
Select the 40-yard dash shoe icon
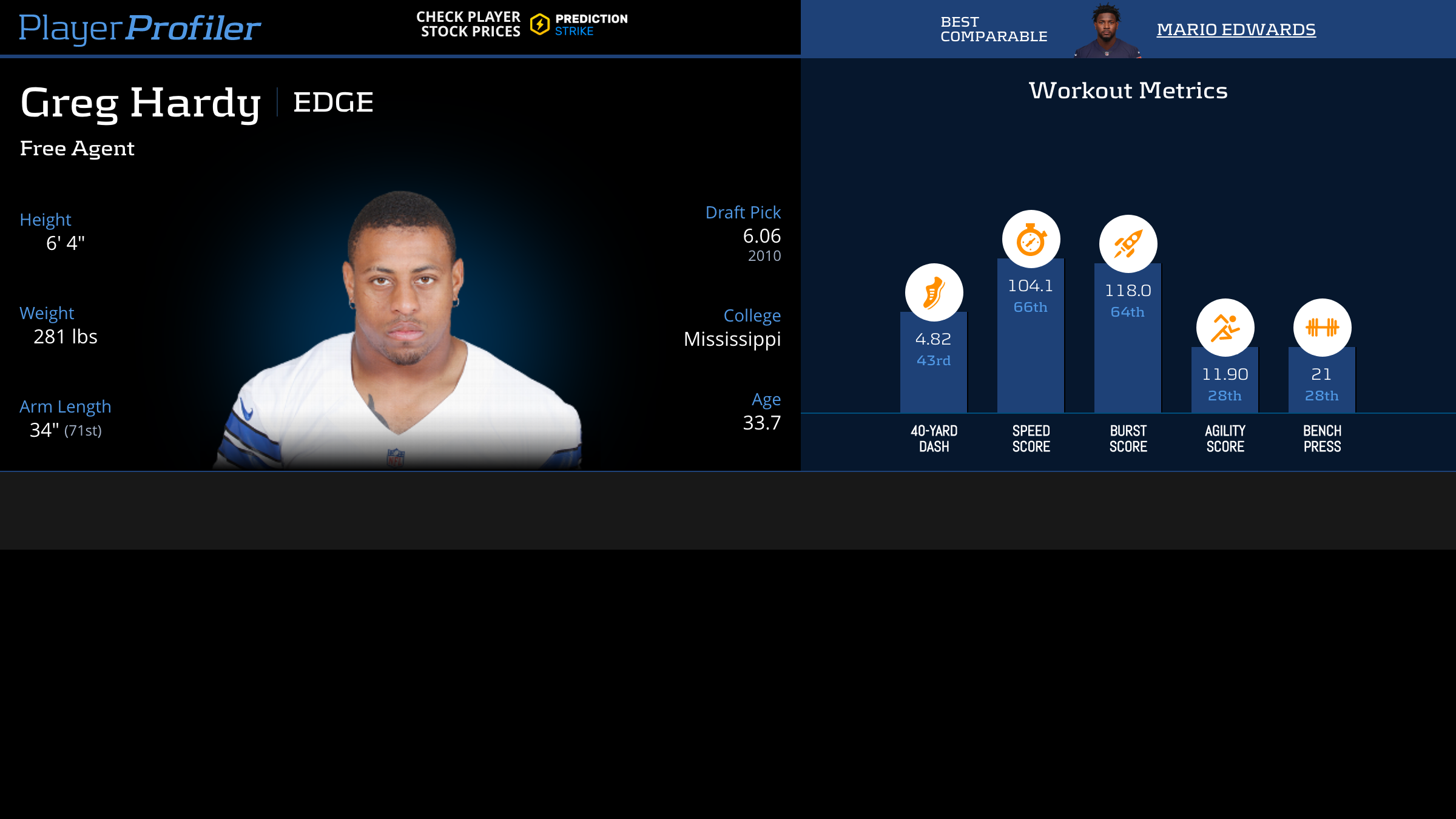934,292
